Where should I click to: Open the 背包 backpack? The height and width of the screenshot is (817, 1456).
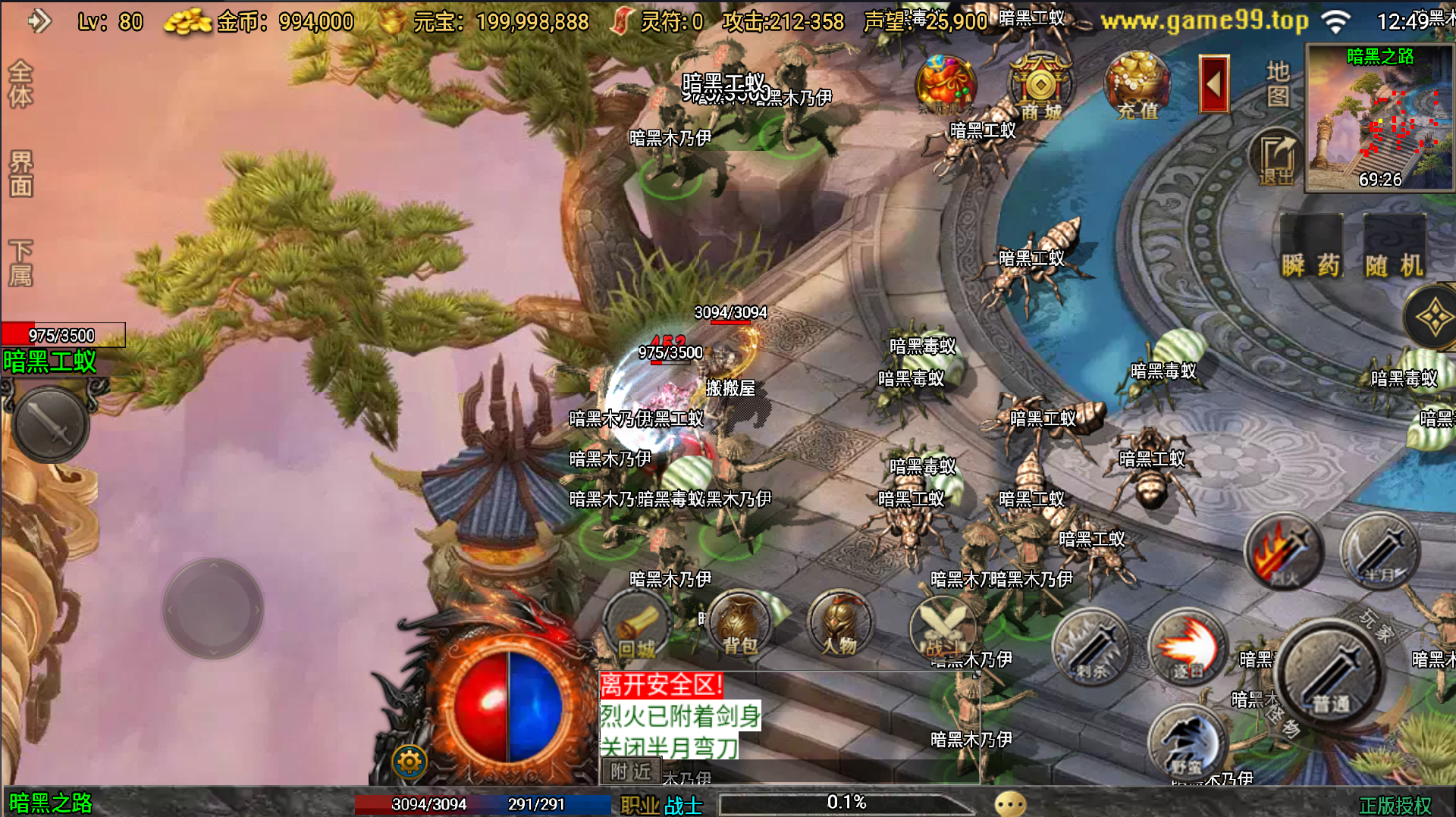coord(739,624)
